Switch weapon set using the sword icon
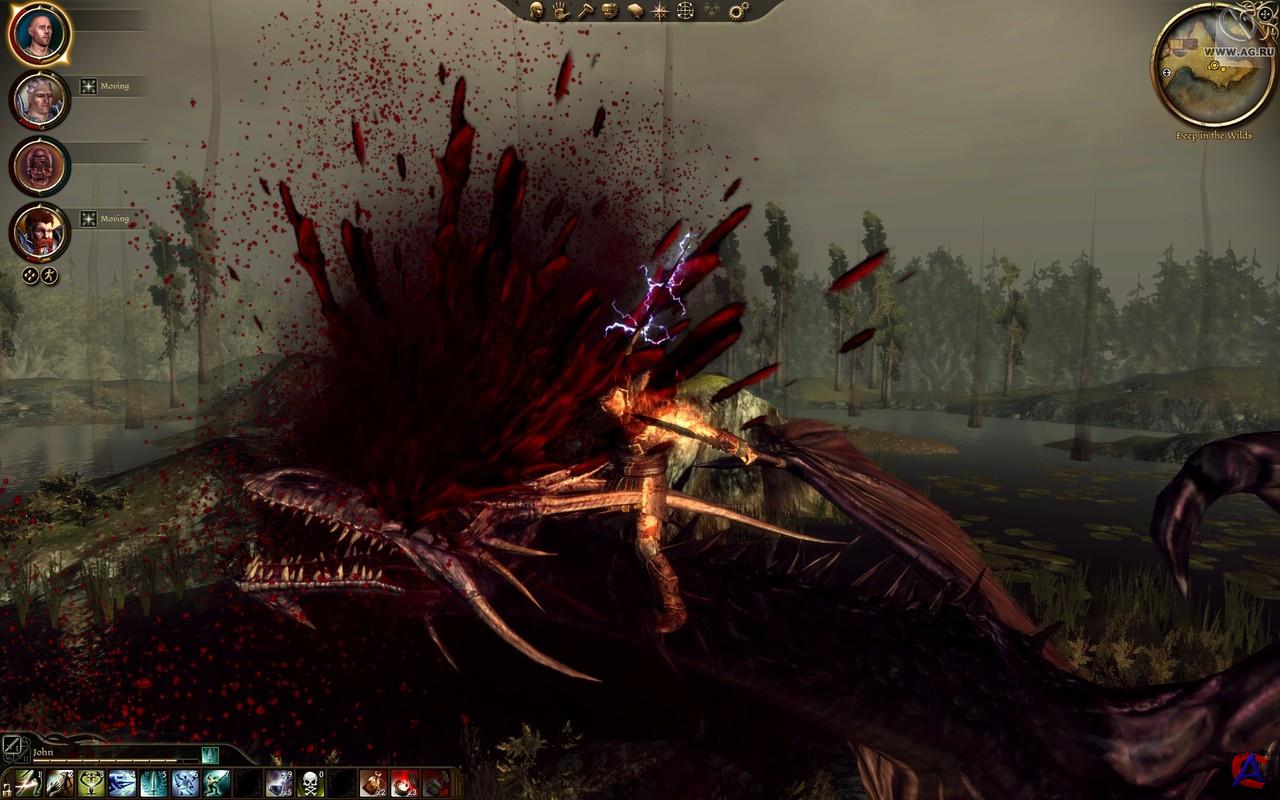The image size is (1280, 800). (12, 745)
